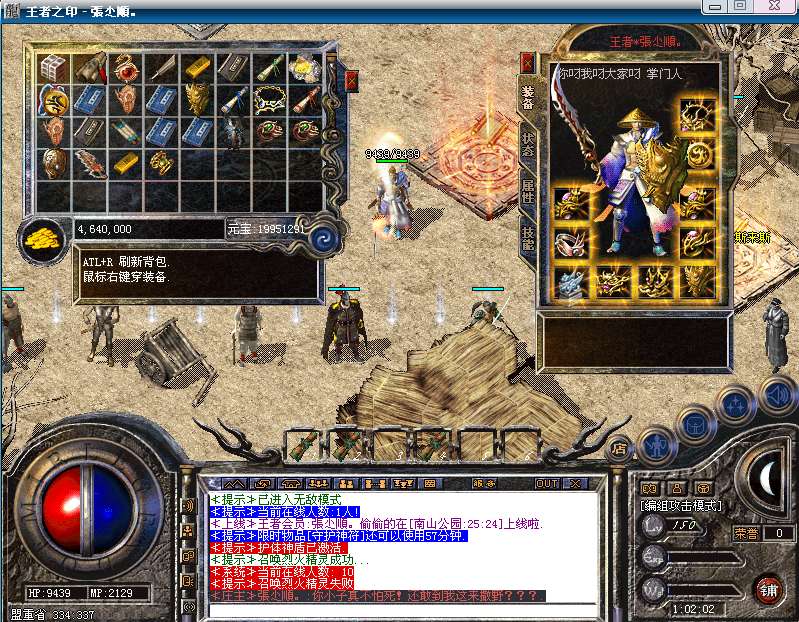Viewport: 799px width, 622px height.
Task: Select the round black-and-gold medallion item
Action: point(53,99)
